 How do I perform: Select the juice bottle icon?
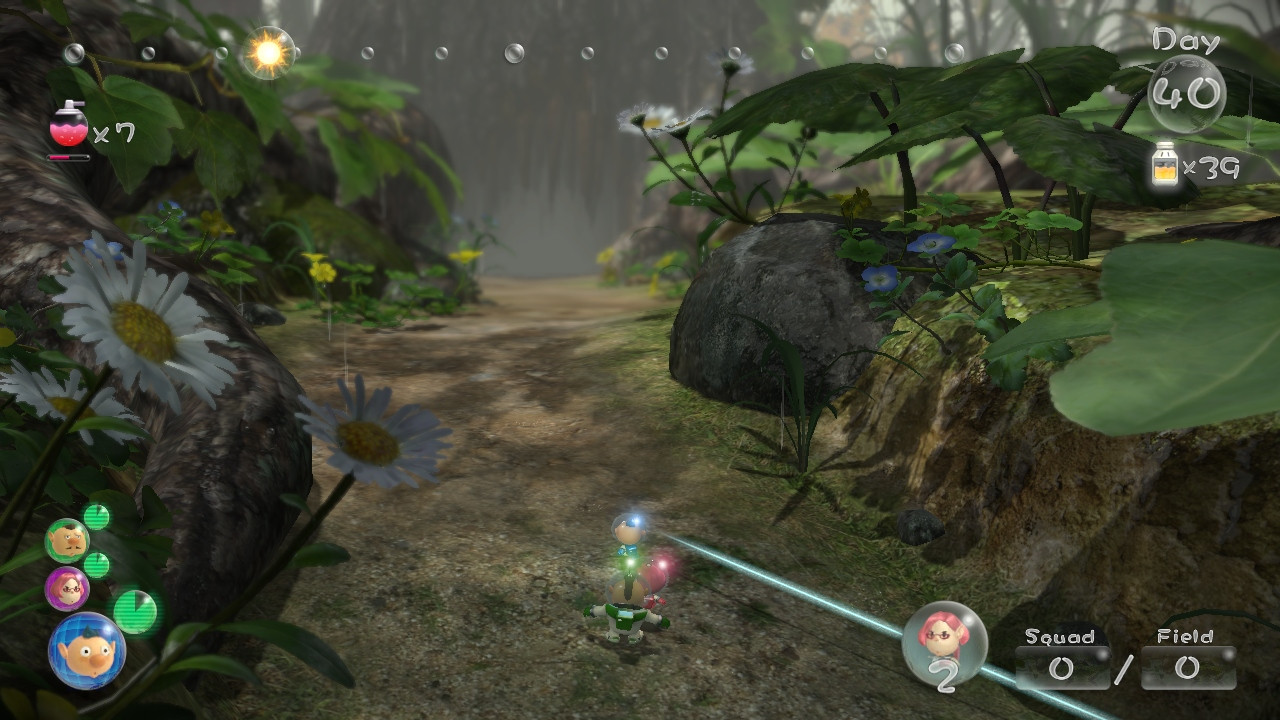[1164, 165]
